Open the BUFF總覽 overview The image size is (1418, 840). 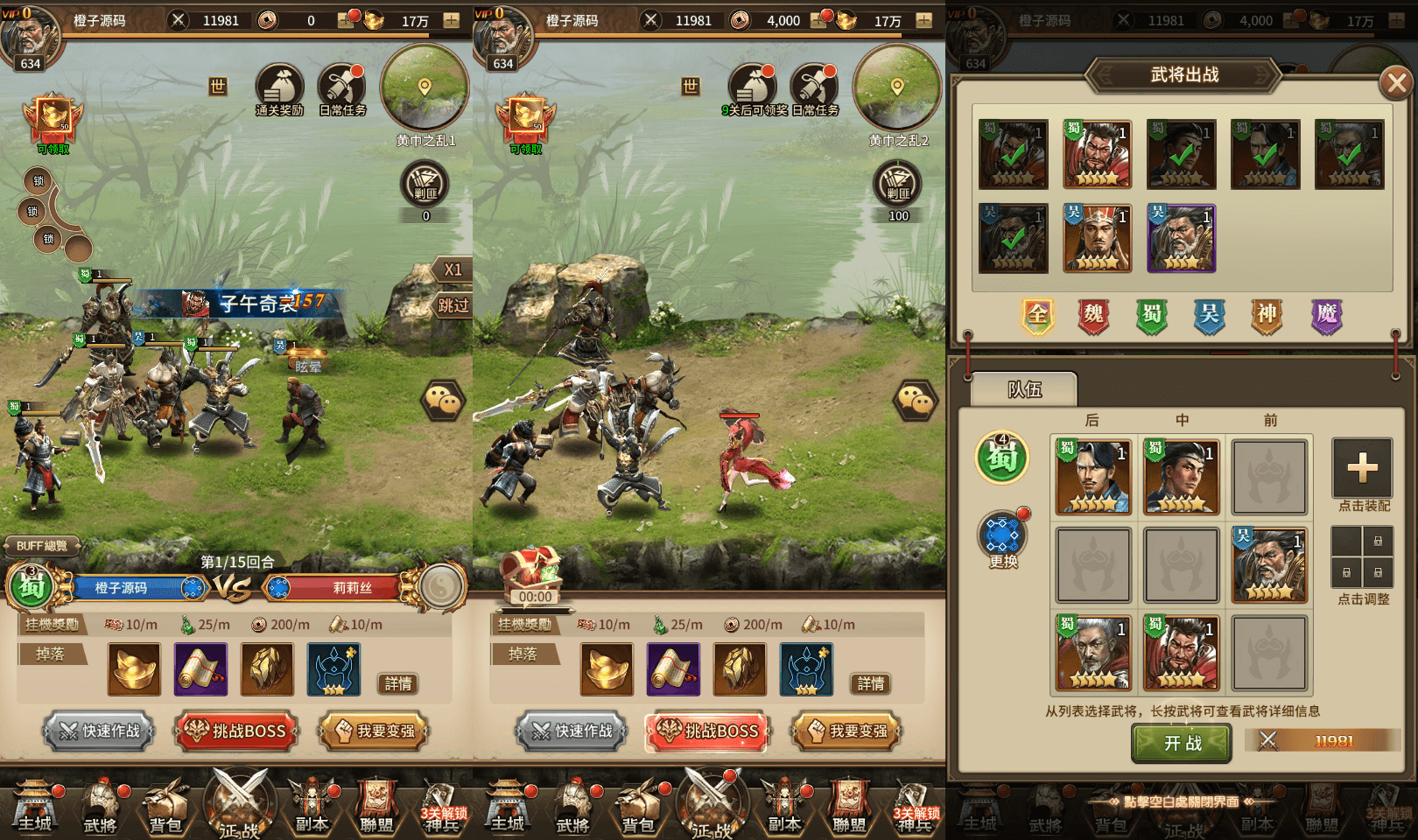tap(42, 546)
